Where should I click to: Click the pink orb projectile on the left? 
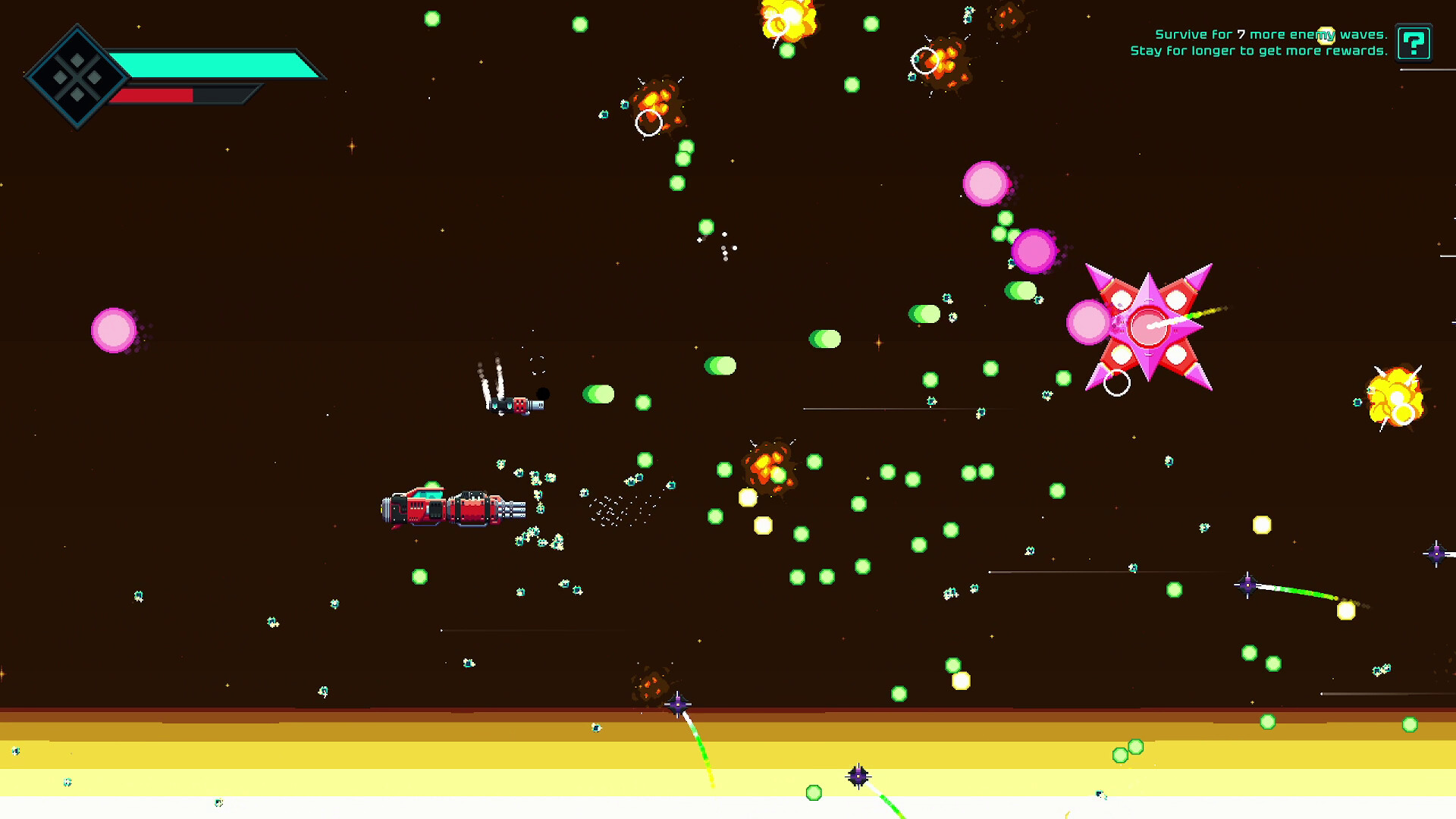[112, 330]
